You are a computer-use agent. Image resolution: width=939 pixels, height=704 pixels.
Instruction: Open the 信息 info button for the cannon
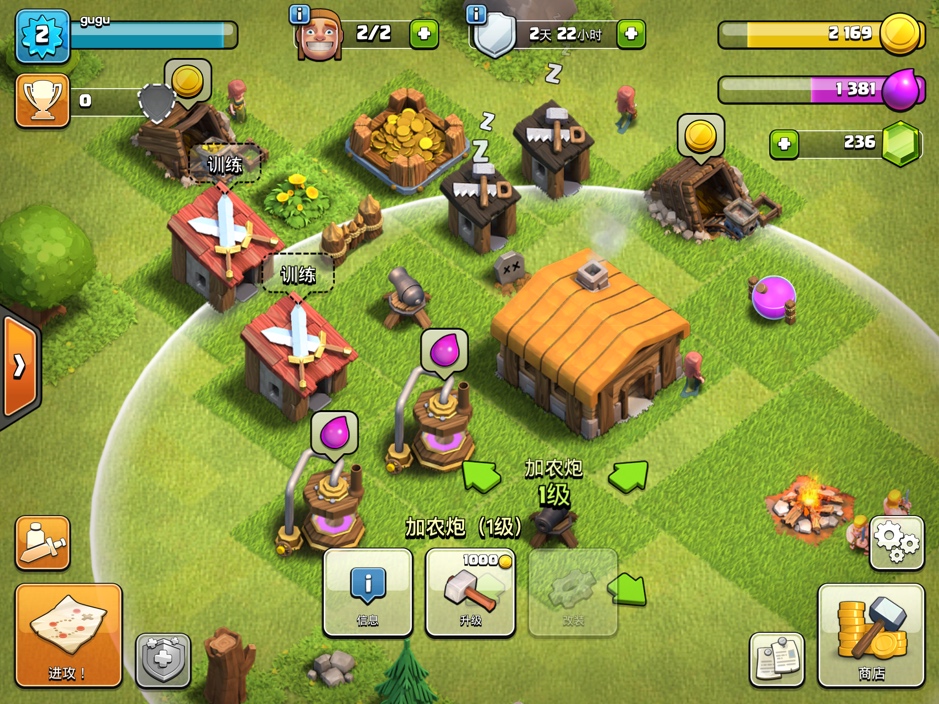pos(368,592)
